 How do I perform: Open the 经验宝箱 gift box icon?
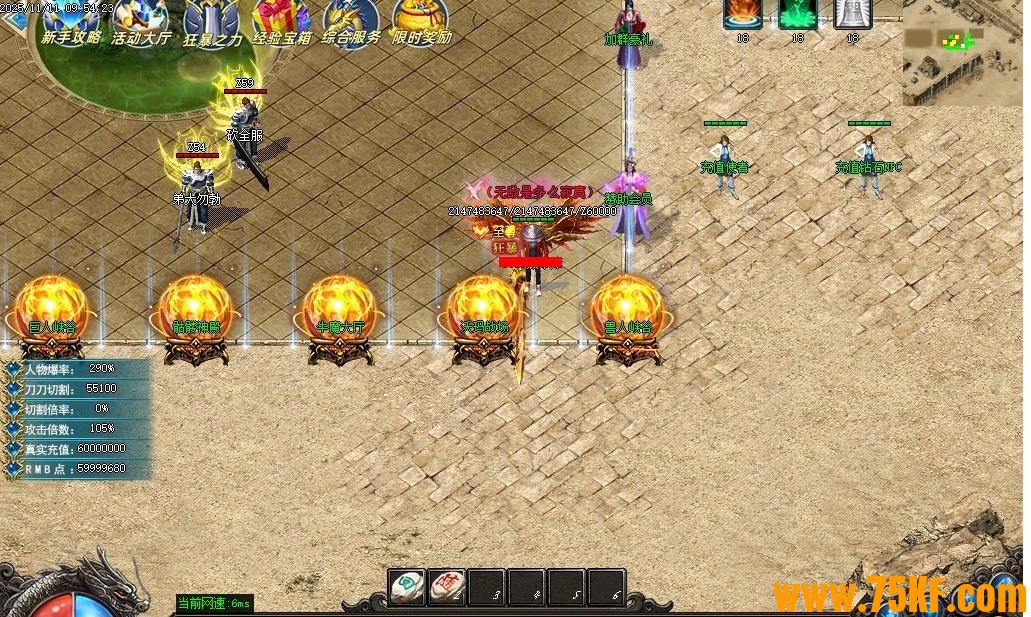281,20
